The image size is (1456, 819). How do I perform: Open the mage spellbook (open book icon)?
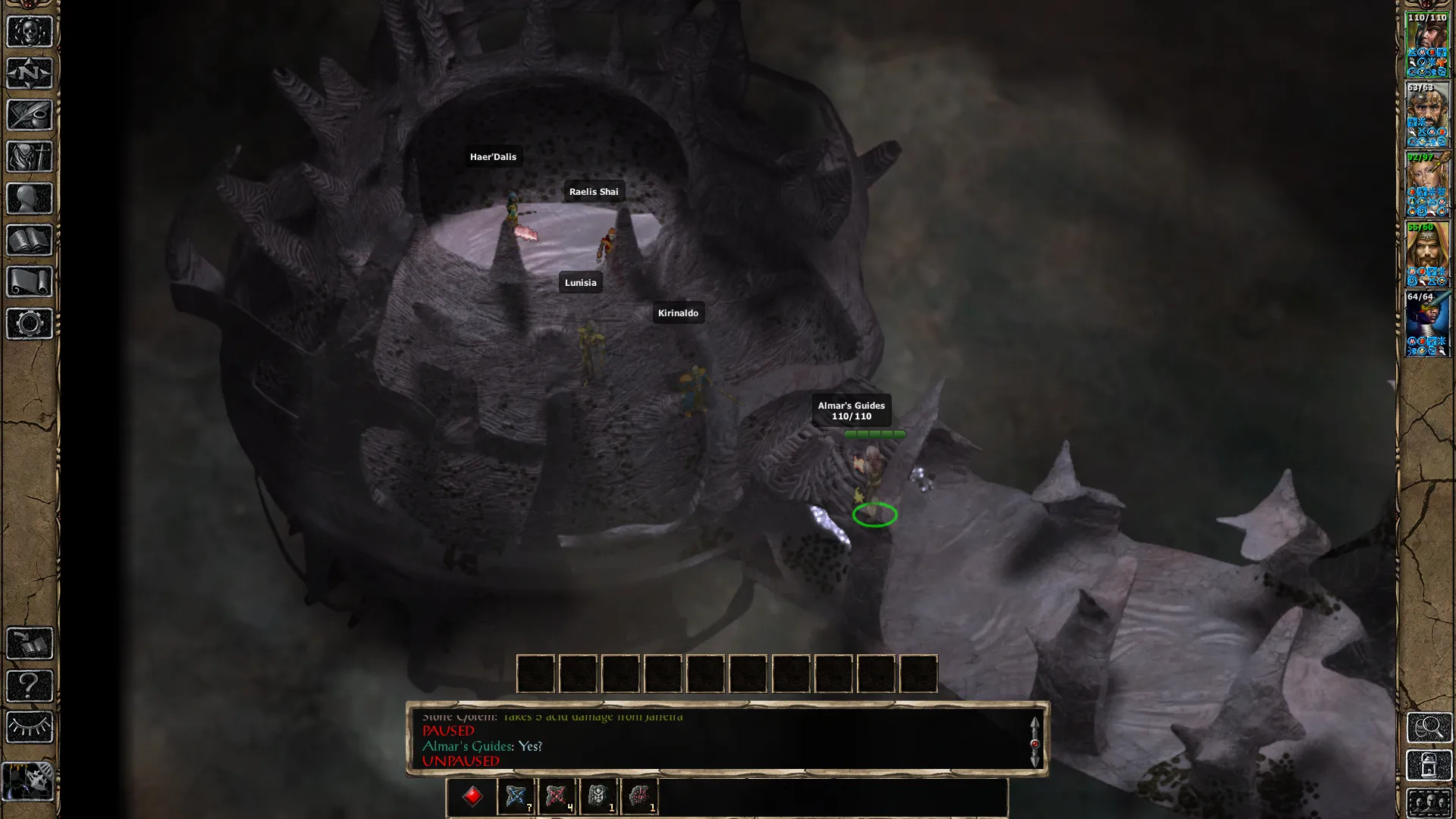pyautogui.click(x=30, y=240)
